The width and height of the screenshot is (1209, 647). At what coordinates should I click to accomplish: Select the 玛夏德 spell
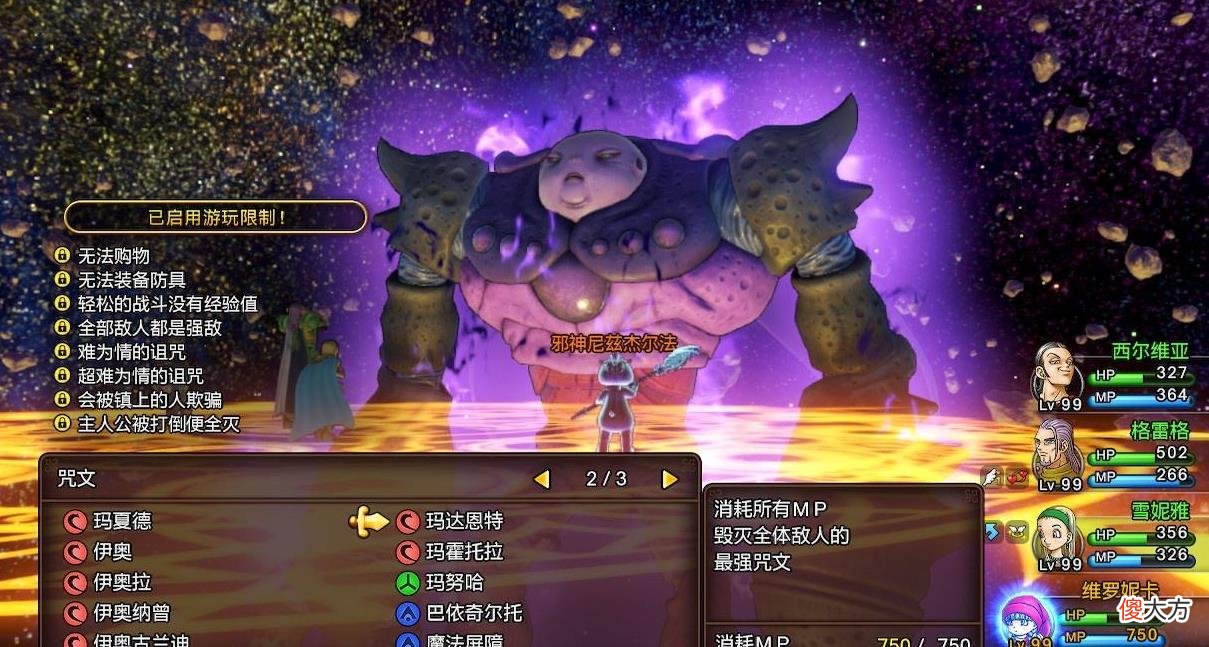click(122, 521)
